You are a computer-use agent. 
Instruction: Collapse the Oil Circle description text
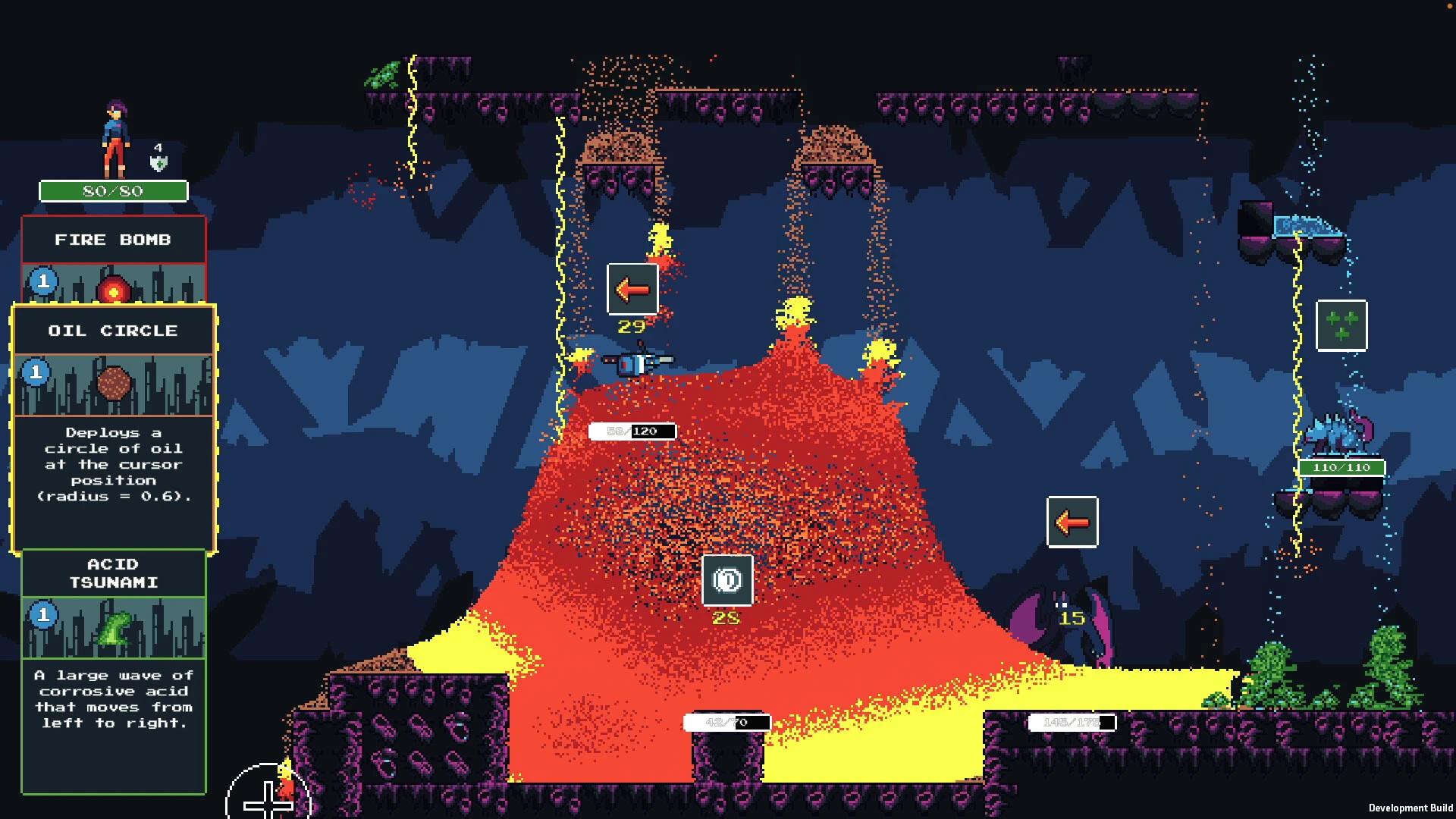point(114,464)
